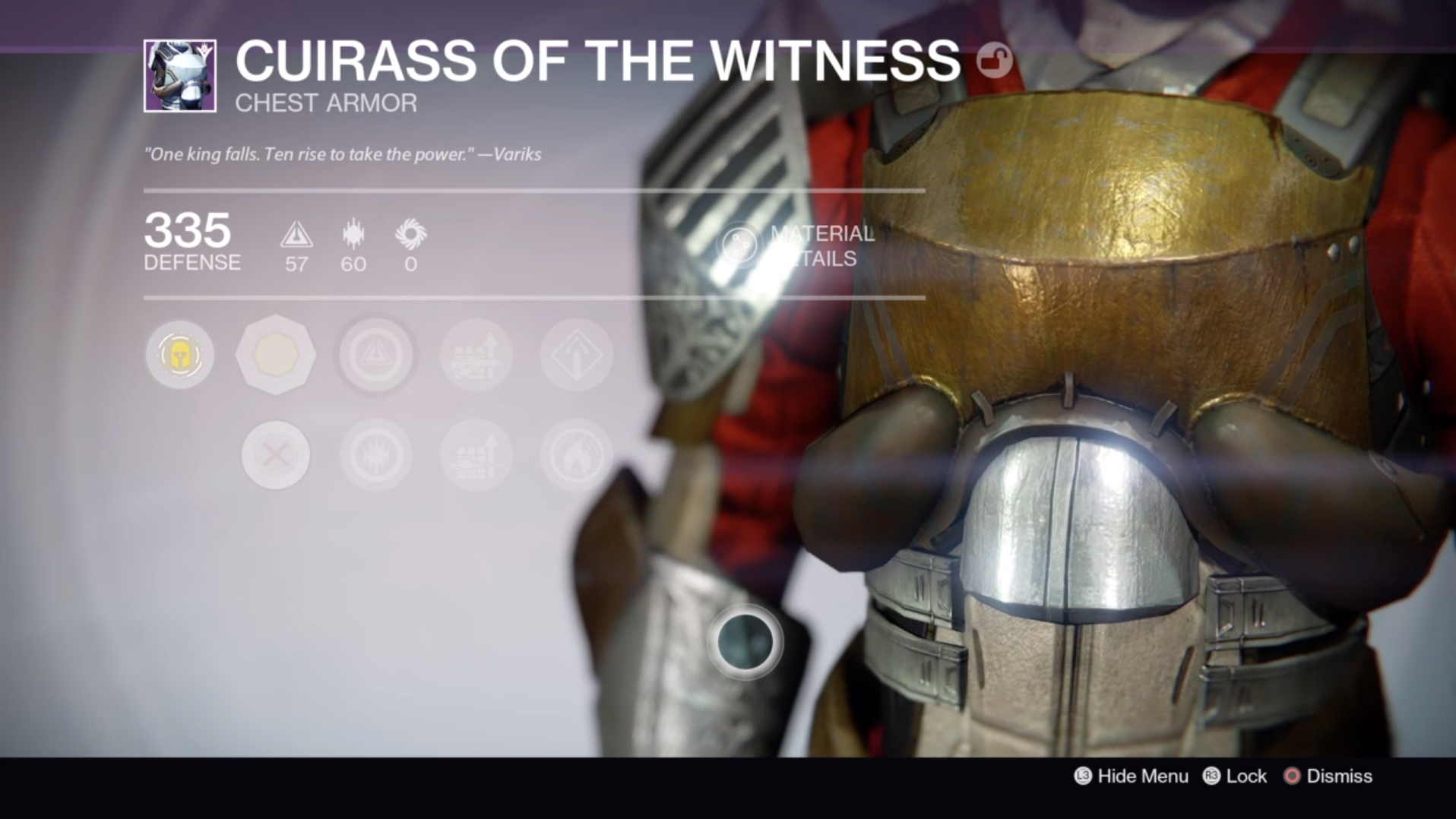
Task: Toggle the padlock icon beside the item name
Action: [x=994, y=60]
